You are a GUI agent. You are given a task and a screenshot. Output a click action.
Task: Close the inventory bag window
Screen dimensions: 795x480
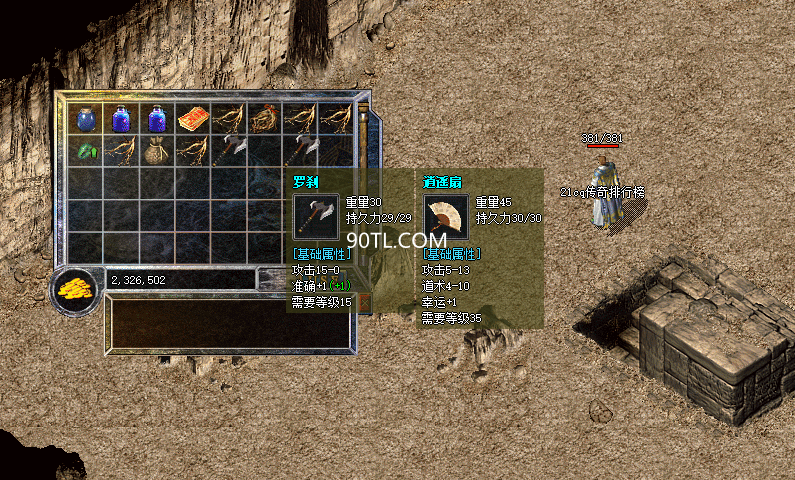[364, 300]
